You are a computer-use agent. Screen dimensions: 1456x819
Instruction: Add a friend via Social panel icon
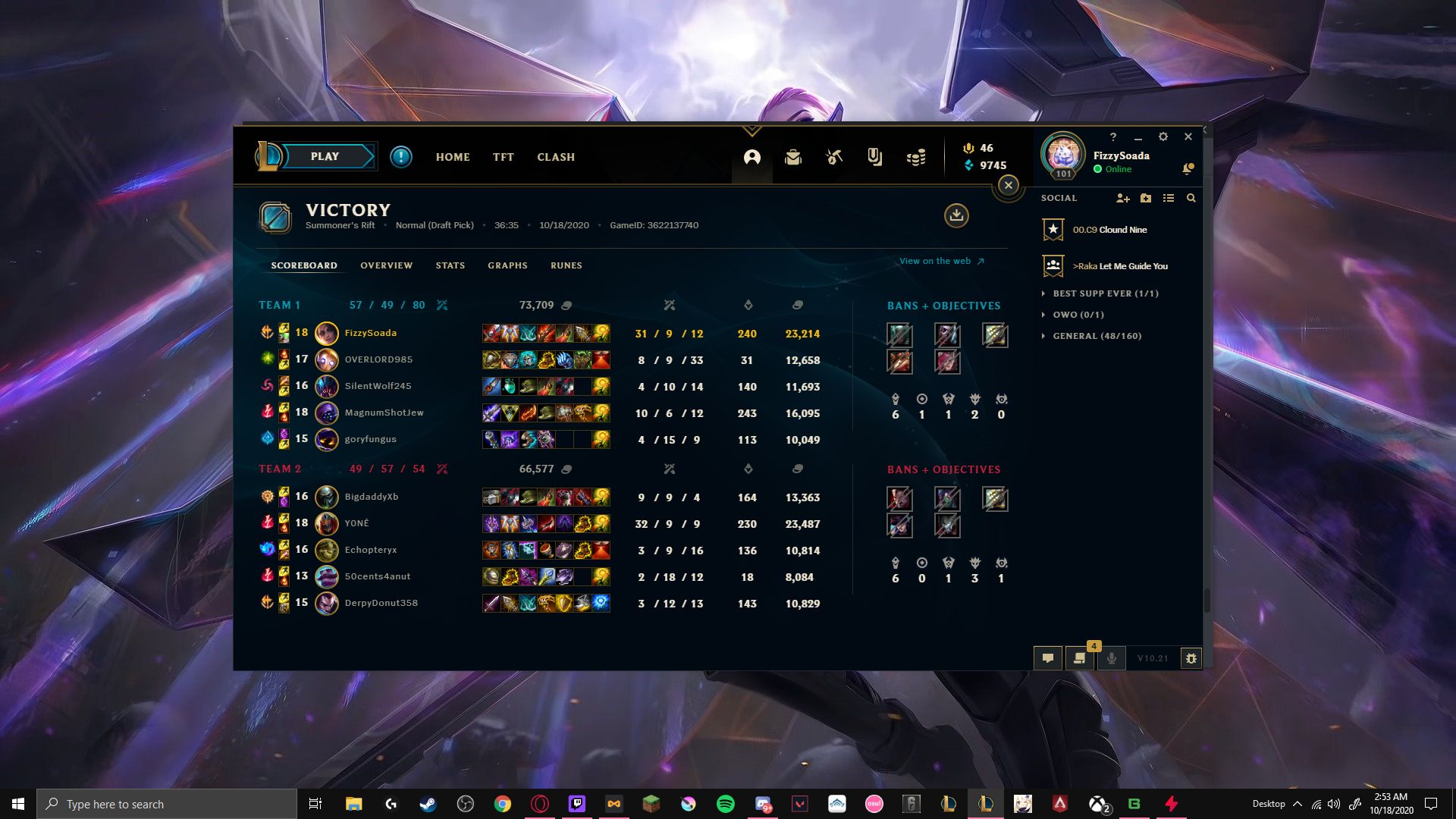coord(1122,198)
